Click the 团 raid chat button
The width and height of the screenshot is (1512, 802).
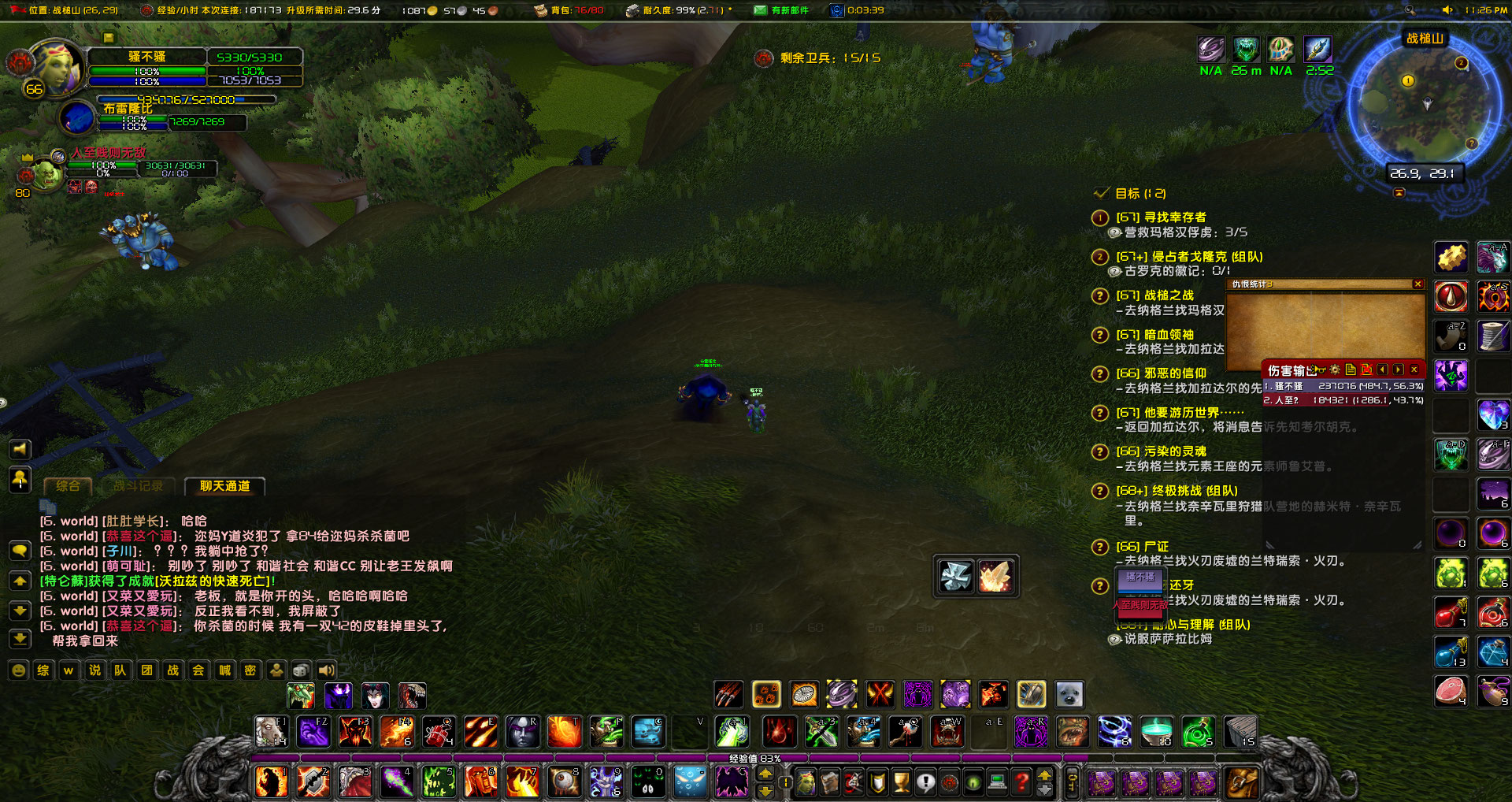point(146,670)
